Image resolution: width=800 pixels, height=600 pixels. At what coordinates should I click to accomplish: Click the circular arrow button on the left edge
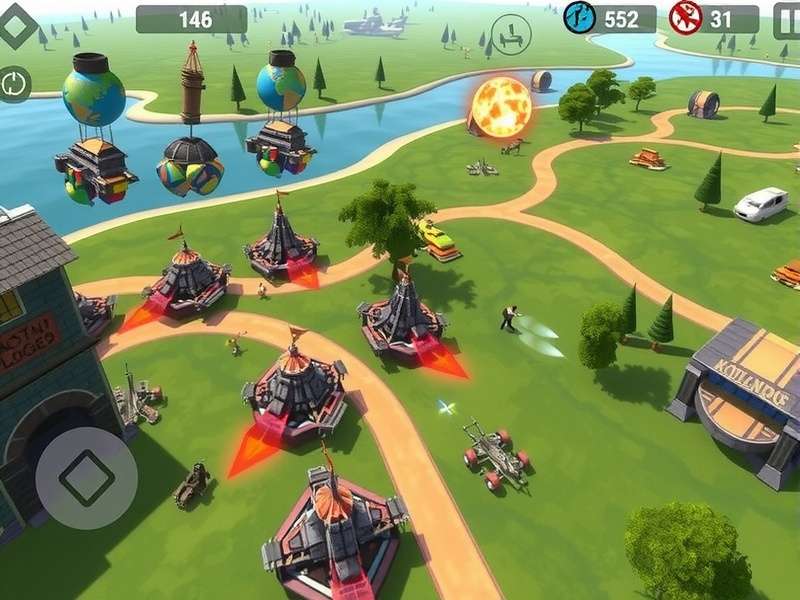[x=15, y=83]
